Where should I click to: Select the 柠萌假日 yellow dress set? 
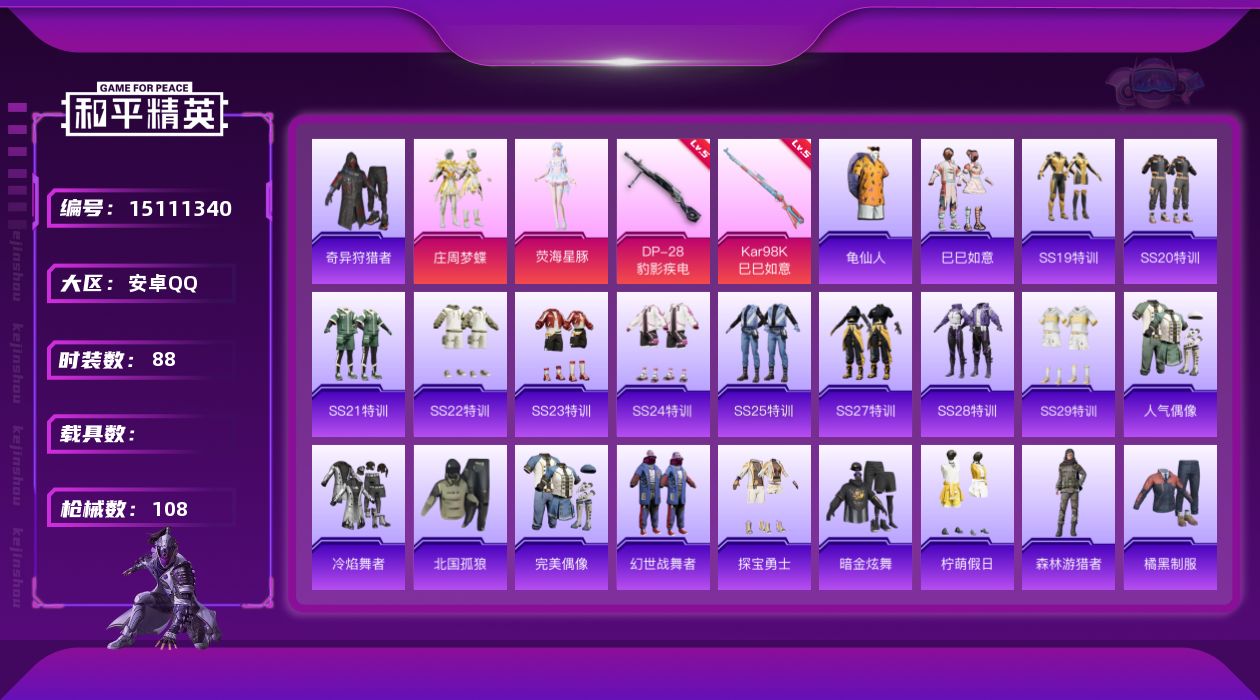click(x=967, y=517)
